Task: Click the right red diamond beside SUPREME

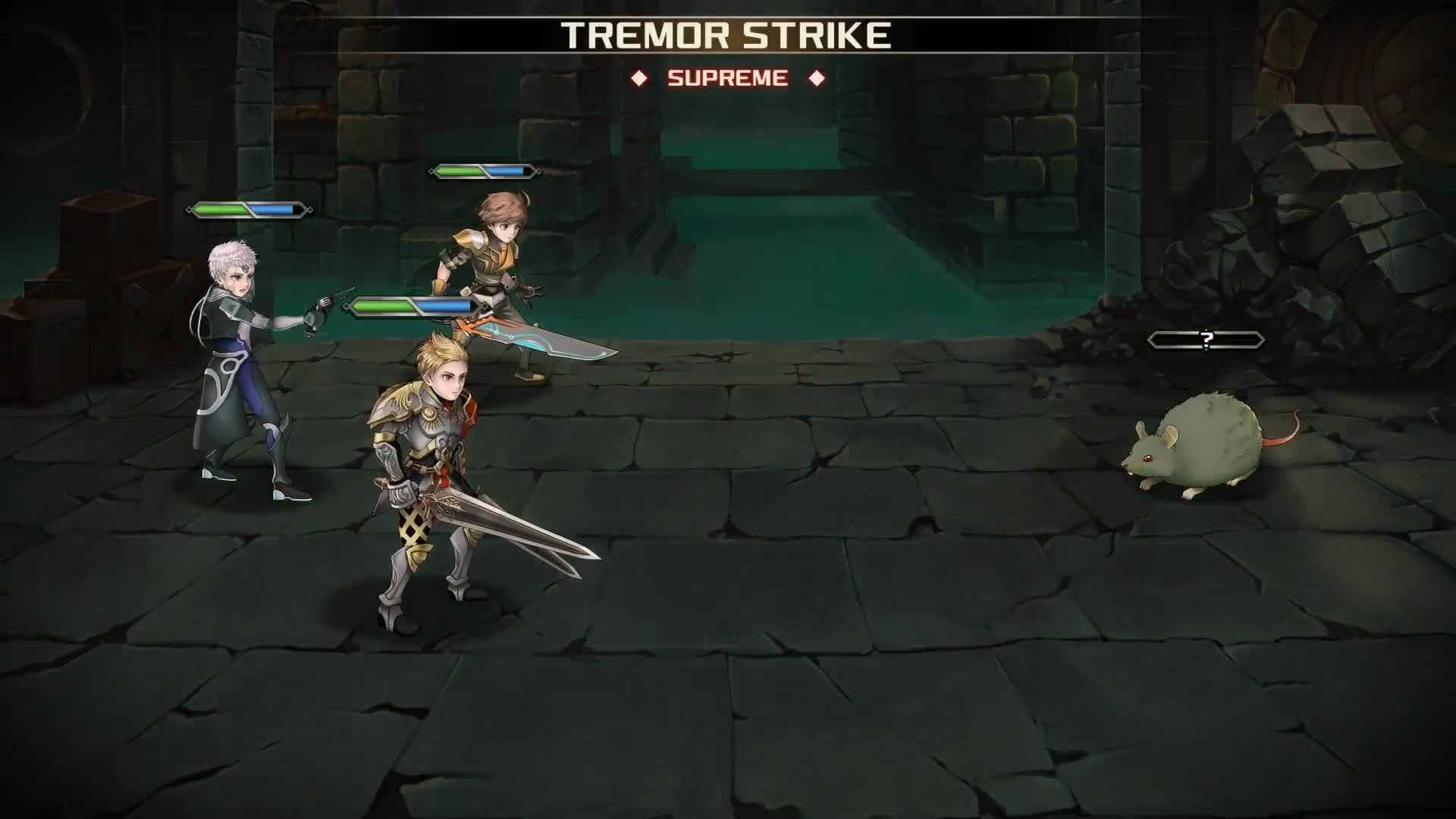Action: pyautogui.click(x=817, y=76)
